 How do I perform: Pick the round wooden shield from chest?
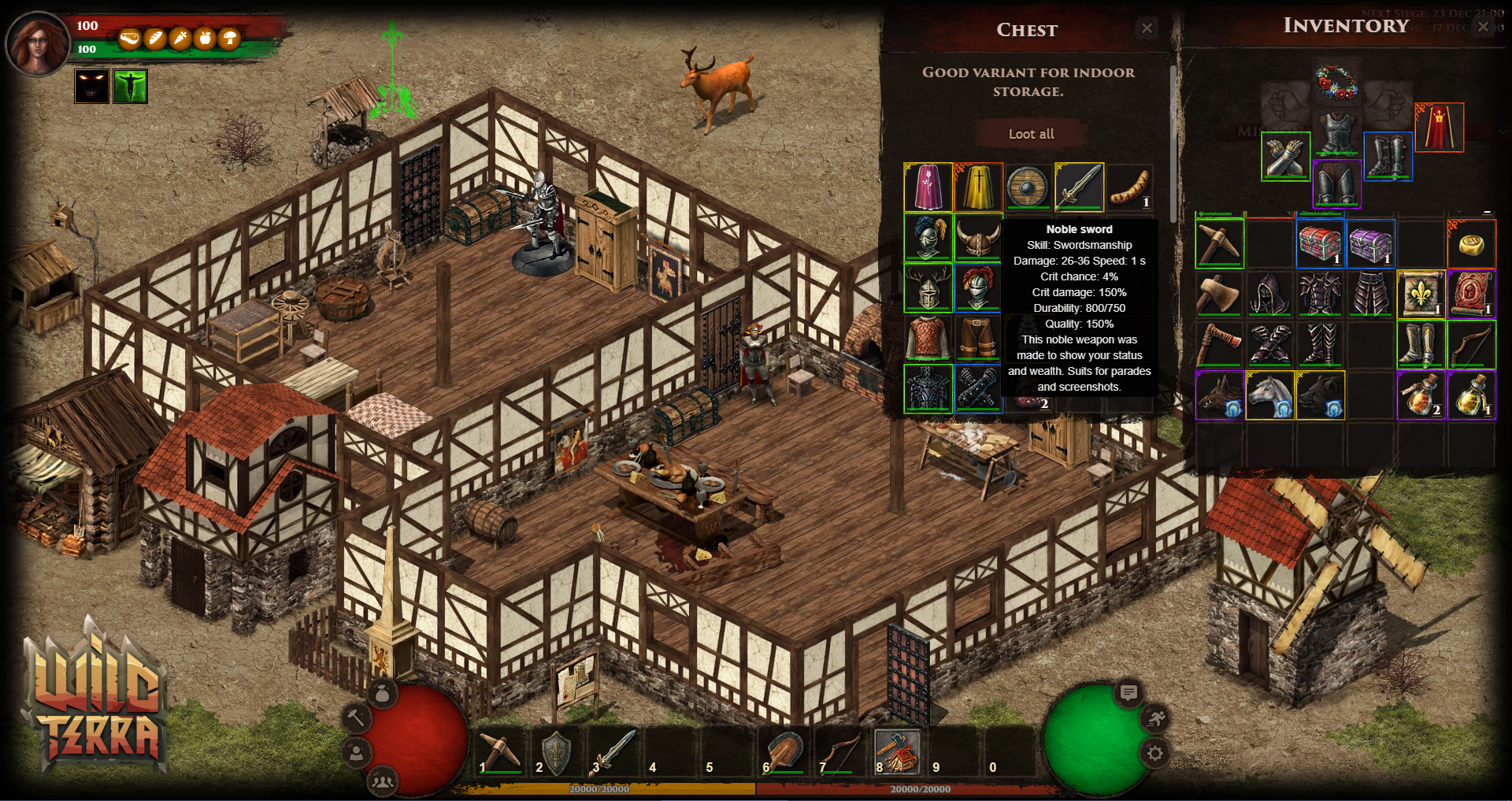coord(1028,187)
